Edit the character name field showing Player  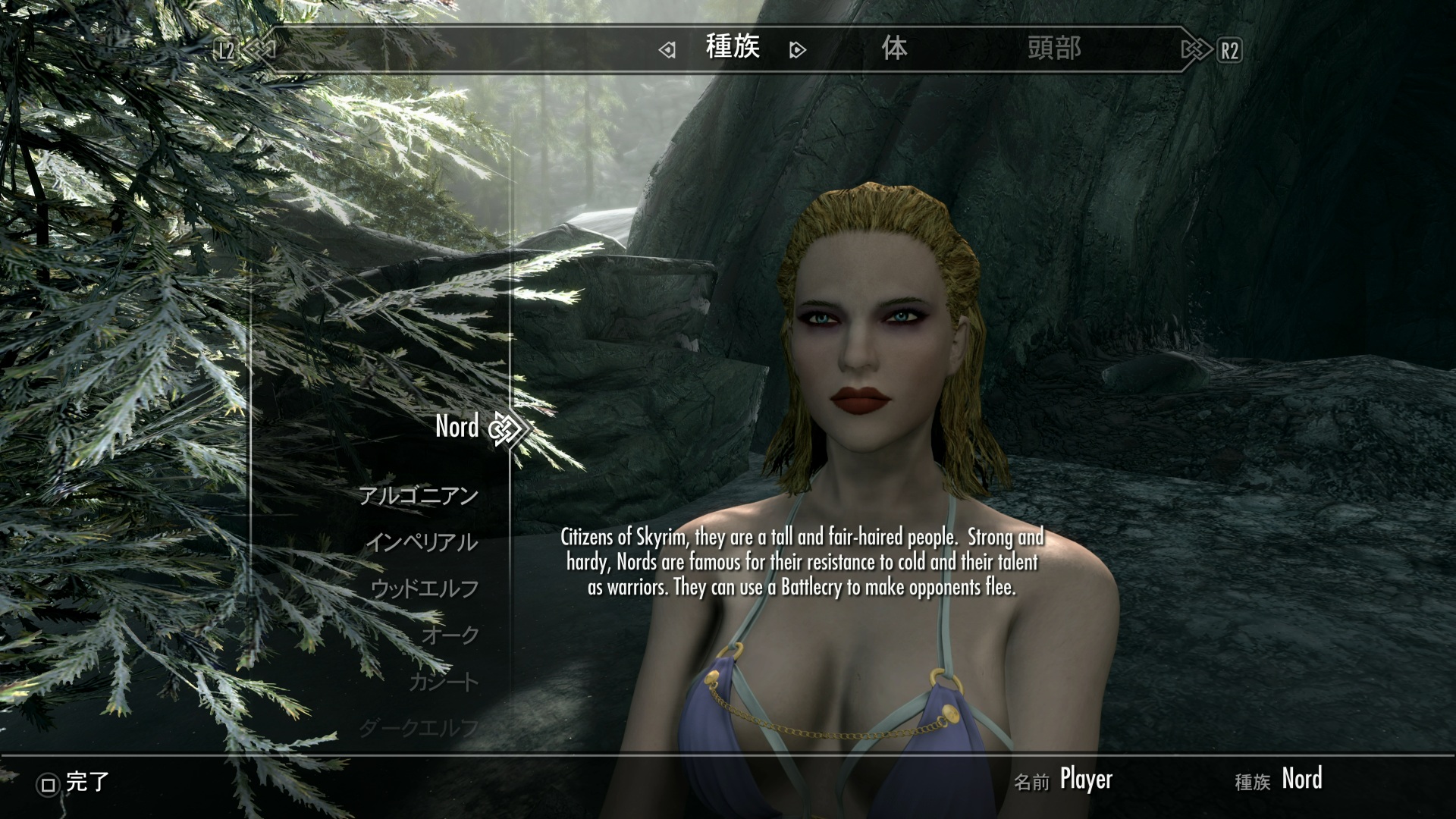click(1085, 780)
